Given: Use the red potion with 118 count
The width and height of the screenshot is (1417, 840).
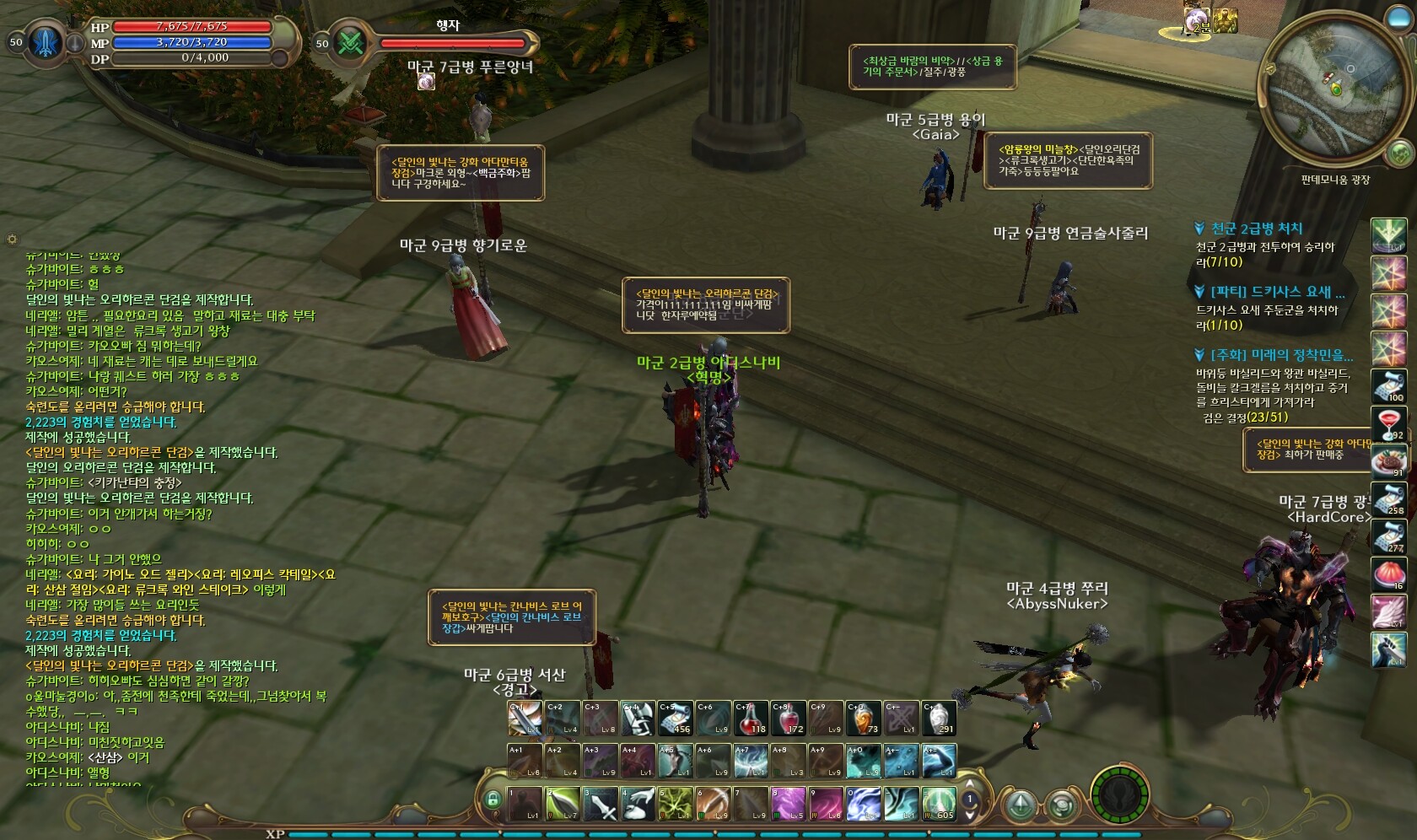Looking at the screenshot, I should pos(750,718).
